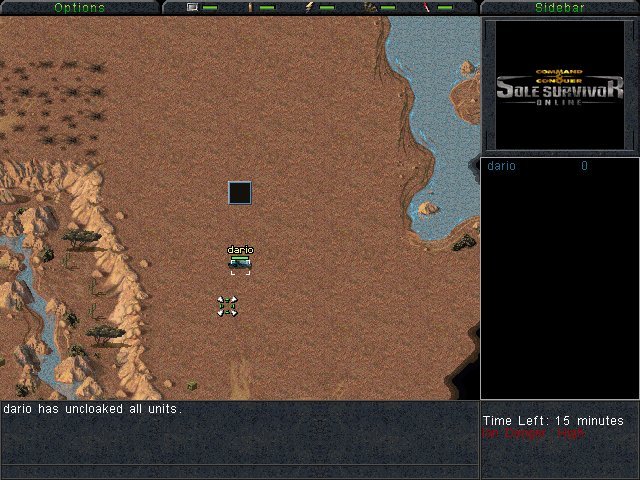The width and height of the screenshot is (640, 480).
Task: Click the Sole Survivor radar display
Action: [560, 86]
